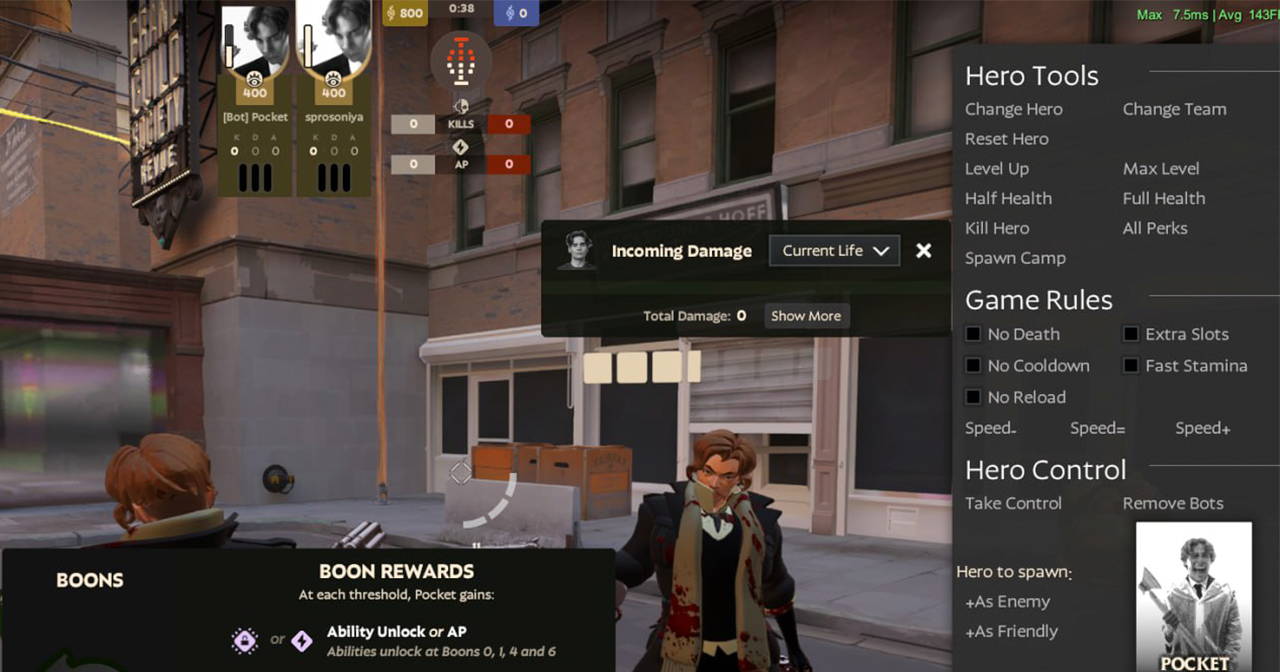The image size is (1280, 672).
Task: Enable the Fast Stamina checkbox
Action: coord(1131,365)
